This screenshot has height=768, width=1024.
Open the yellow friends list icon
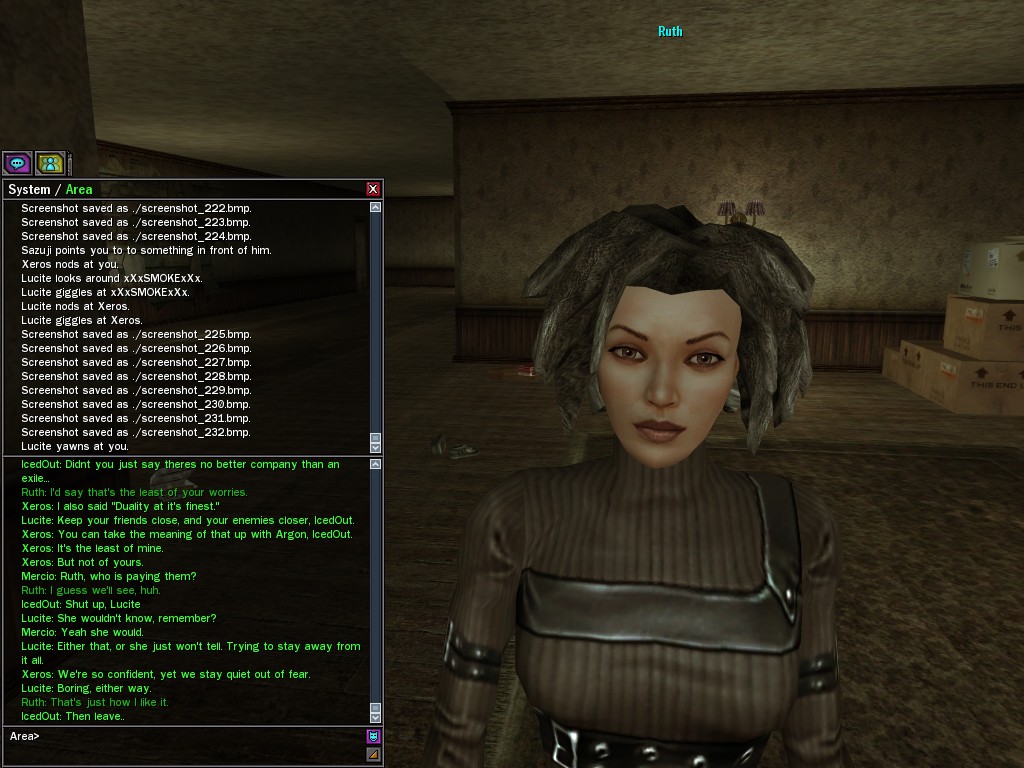49,163
